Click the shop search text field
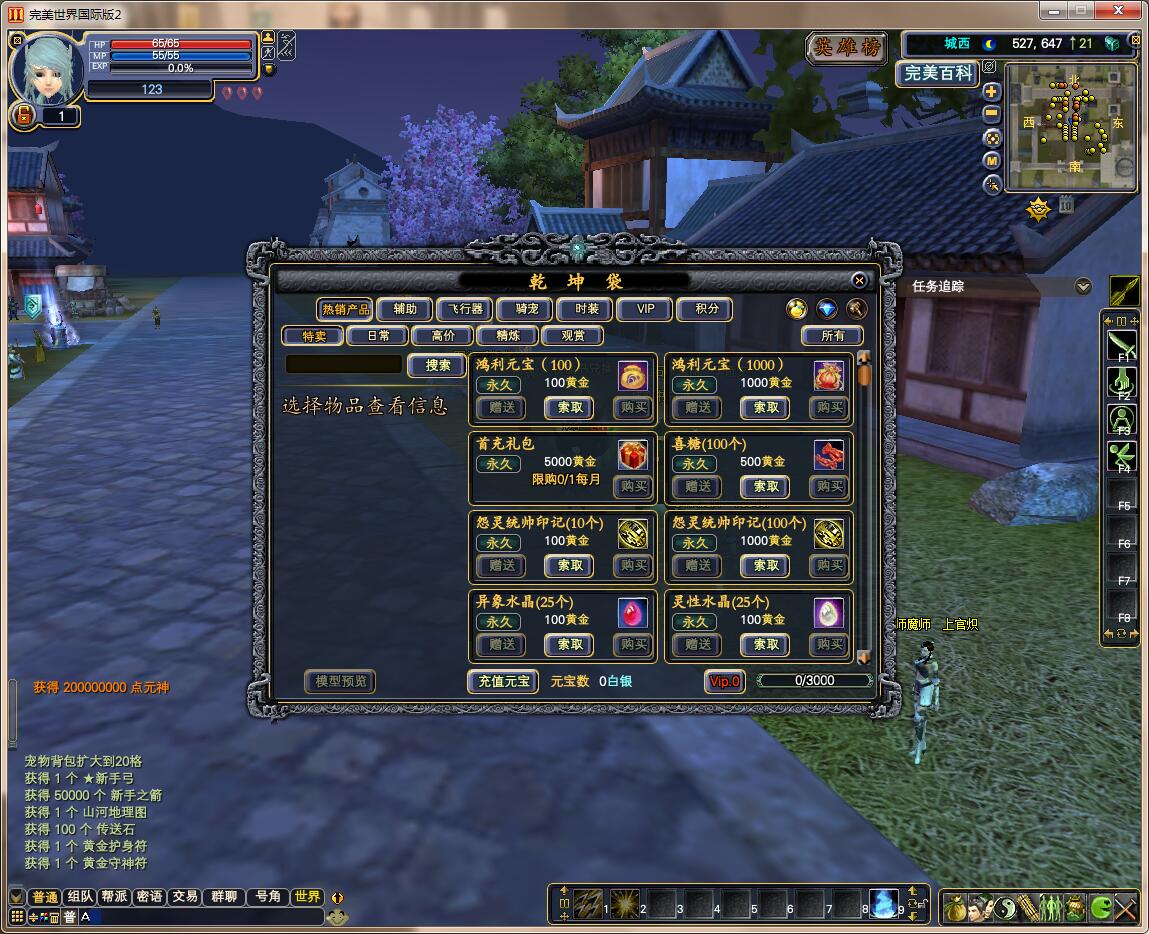Screen dimensions: 1149x934 [x=343, y=365]
